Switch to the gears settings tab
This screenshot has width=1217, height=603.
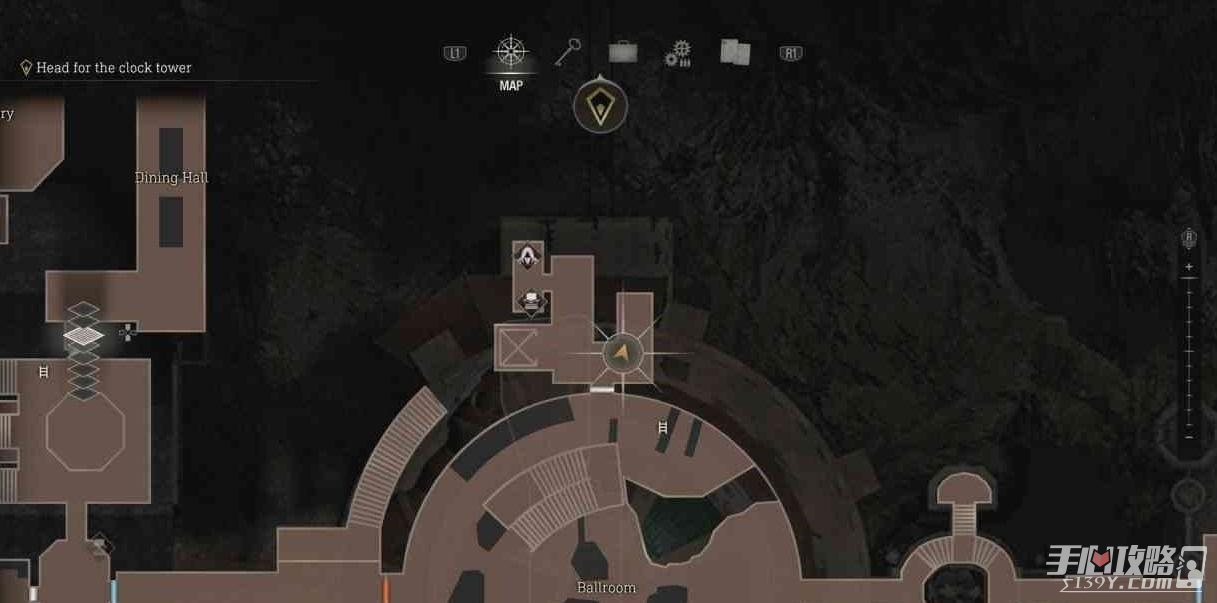pyautogui.click(x=678, y=53)
